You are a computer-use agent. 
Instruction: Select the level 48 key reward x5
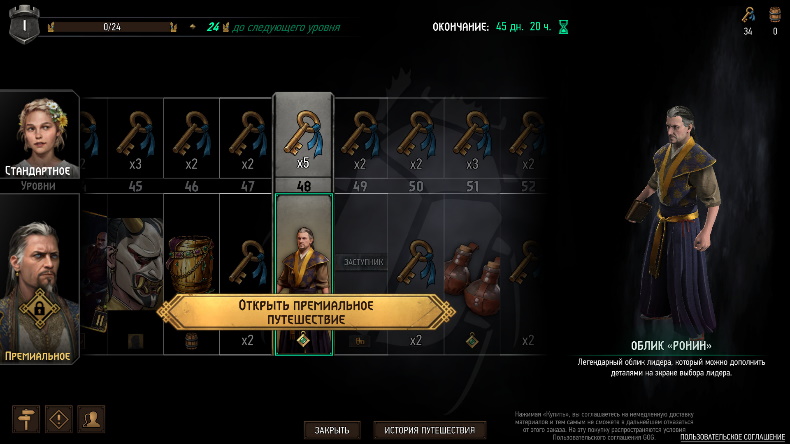click(x=303, y=137)
